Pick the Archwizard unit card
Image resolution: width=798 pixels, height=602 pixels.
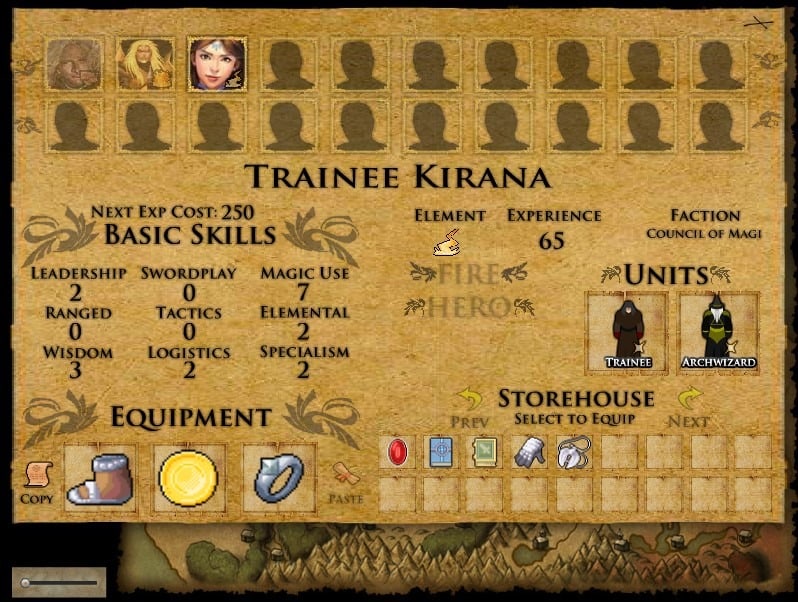tap(718, 332)
